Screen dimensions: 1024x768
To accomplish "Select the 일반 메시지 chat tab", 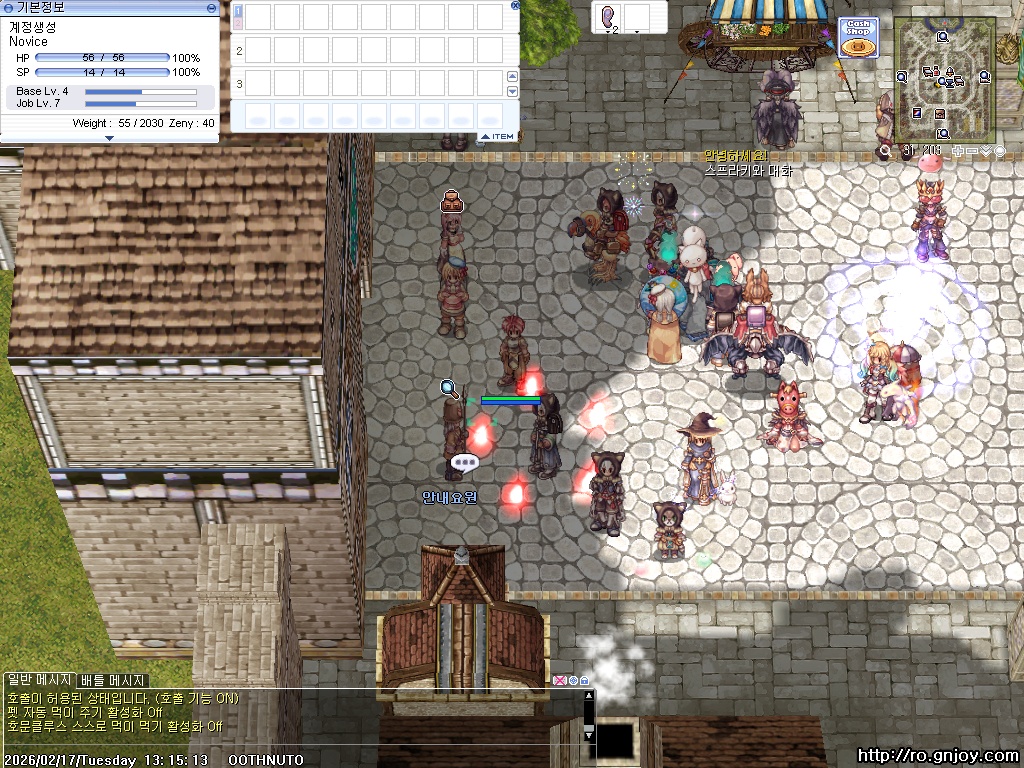I will click(39, 681).
